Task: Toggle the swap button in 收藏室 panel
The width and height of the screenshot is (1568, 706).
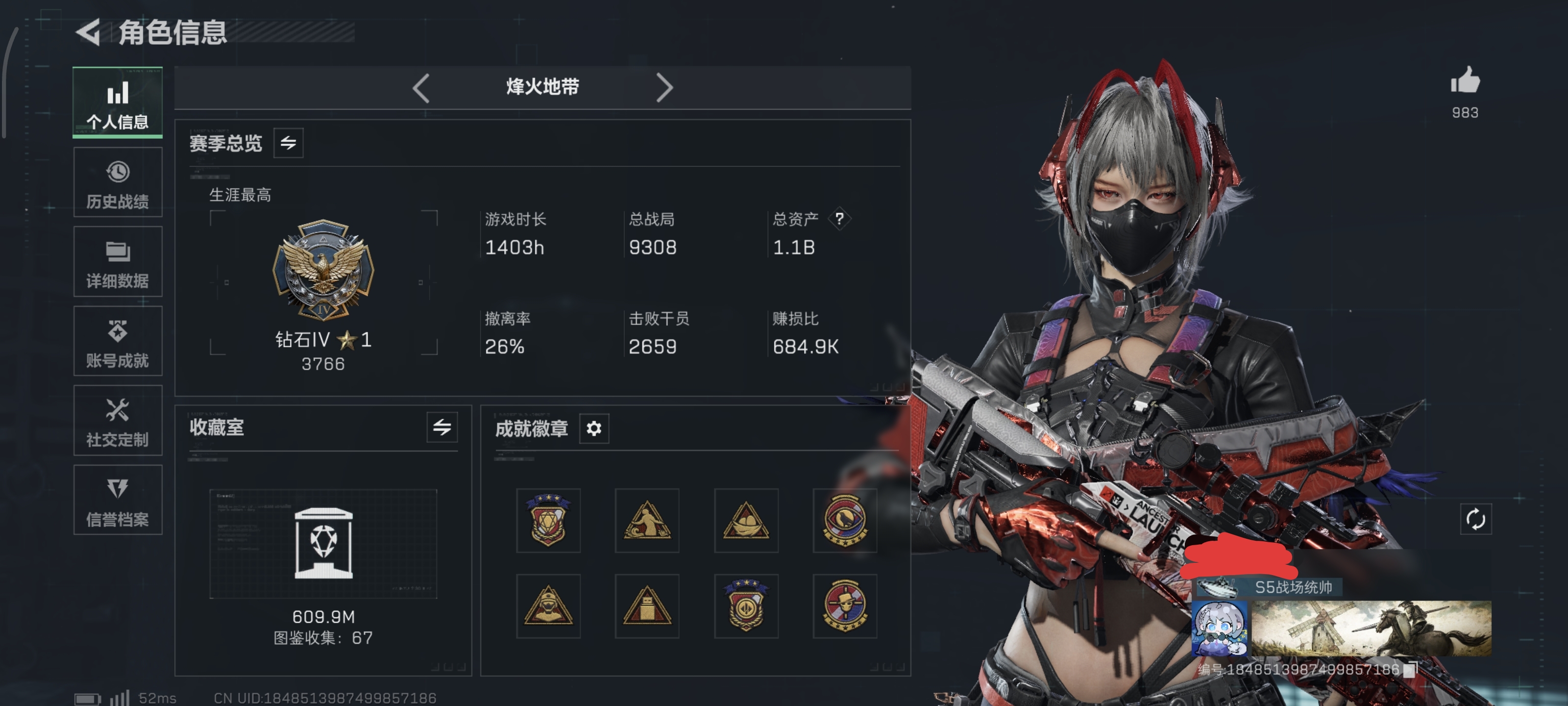Action: click(442, 428)
